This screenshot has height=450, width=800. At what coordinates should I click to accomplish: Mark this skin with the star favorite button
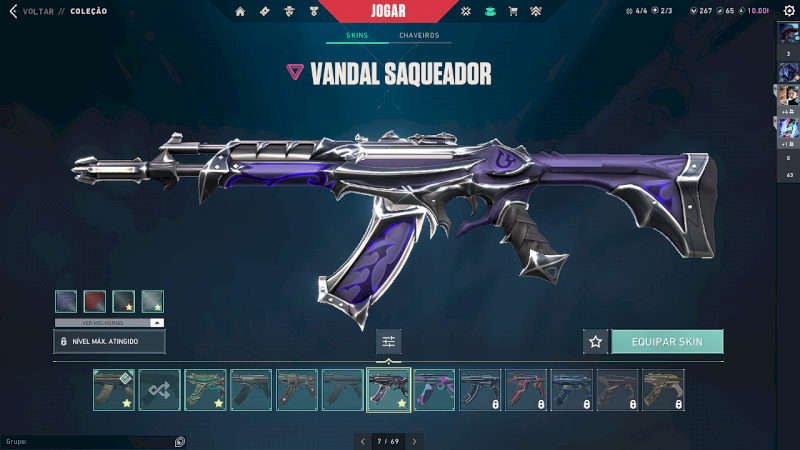596,342
